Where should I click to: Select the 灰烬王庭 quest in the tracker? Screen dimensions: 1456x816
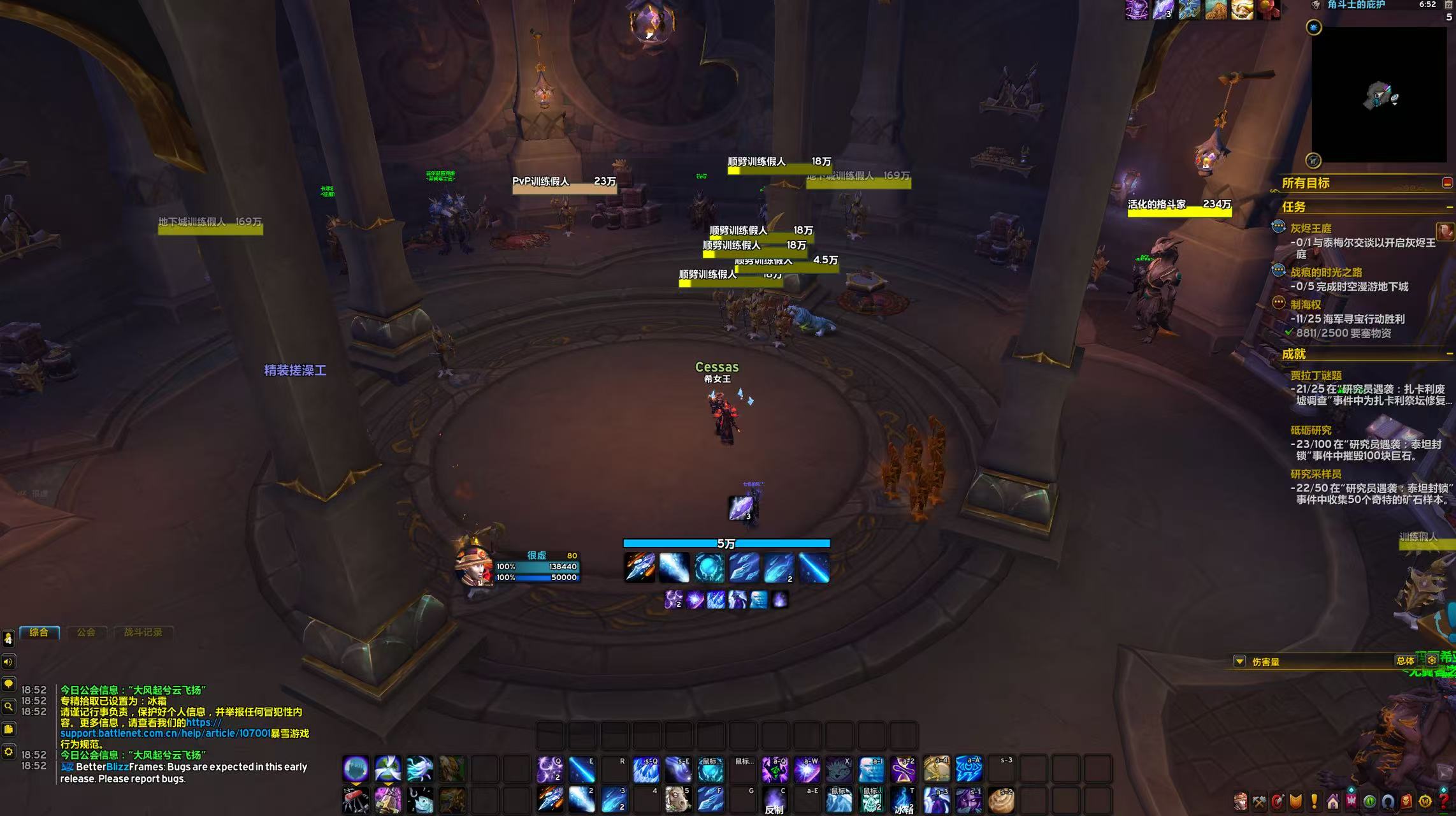pyautogui.click(x=1311, y=228)
